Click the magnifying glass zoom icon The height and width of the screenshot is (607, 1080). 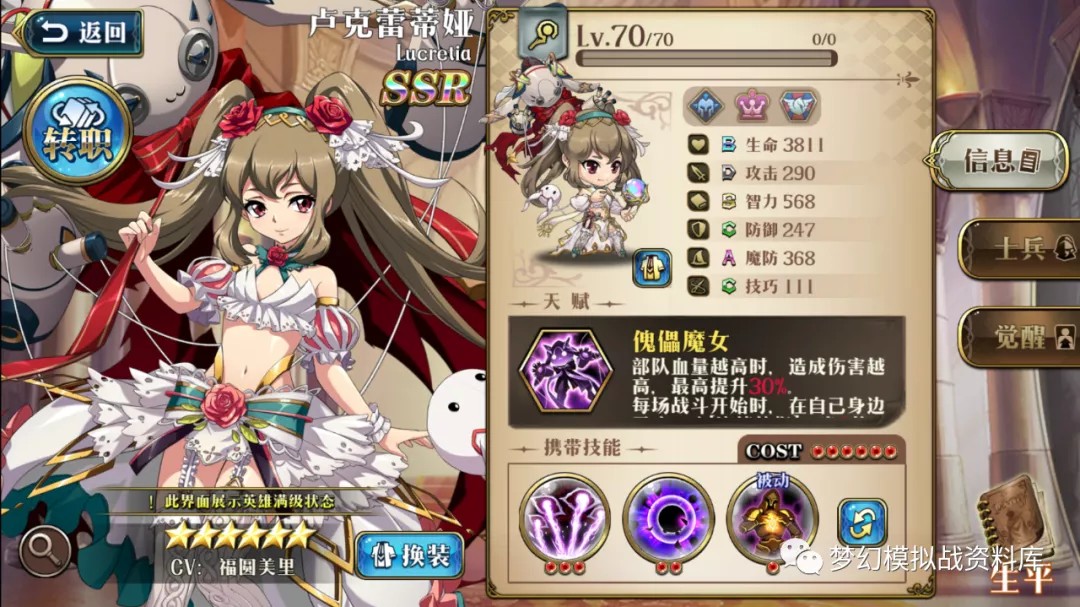coord(45,548)
